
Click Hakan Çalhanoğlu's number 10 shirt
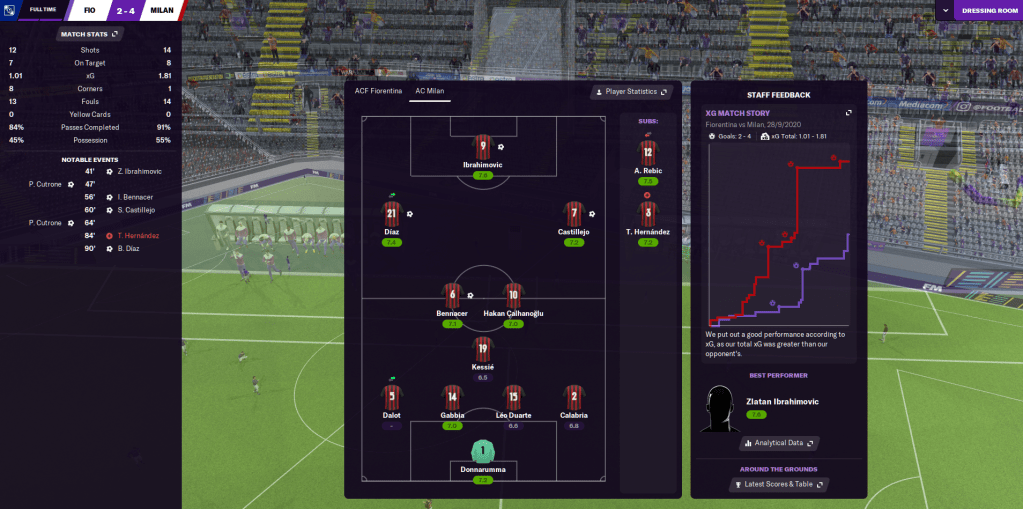(x=514, y=296)
